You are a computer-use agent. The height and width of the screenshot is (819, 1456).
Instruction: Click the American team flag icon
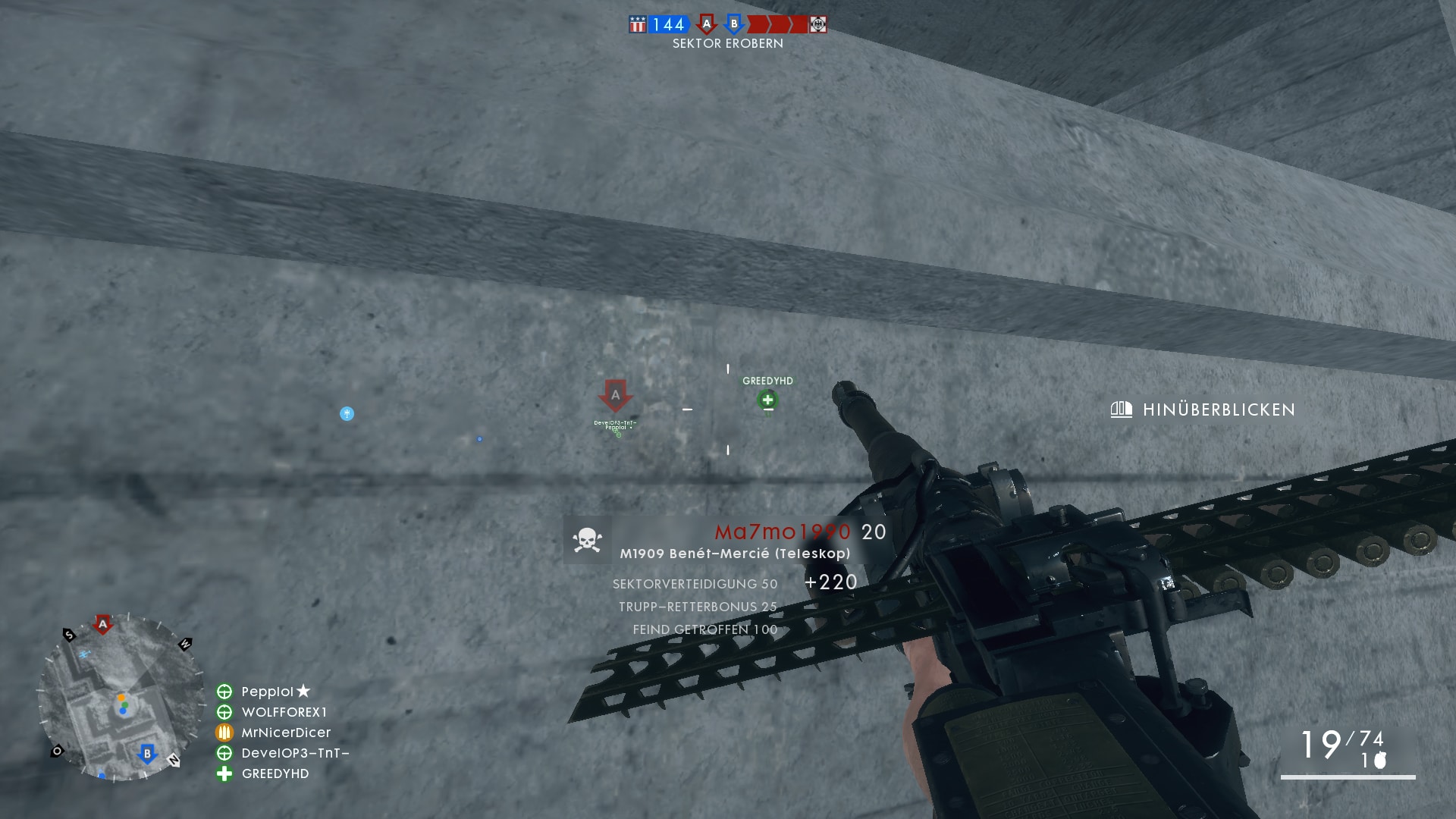(x=638, y=24)
